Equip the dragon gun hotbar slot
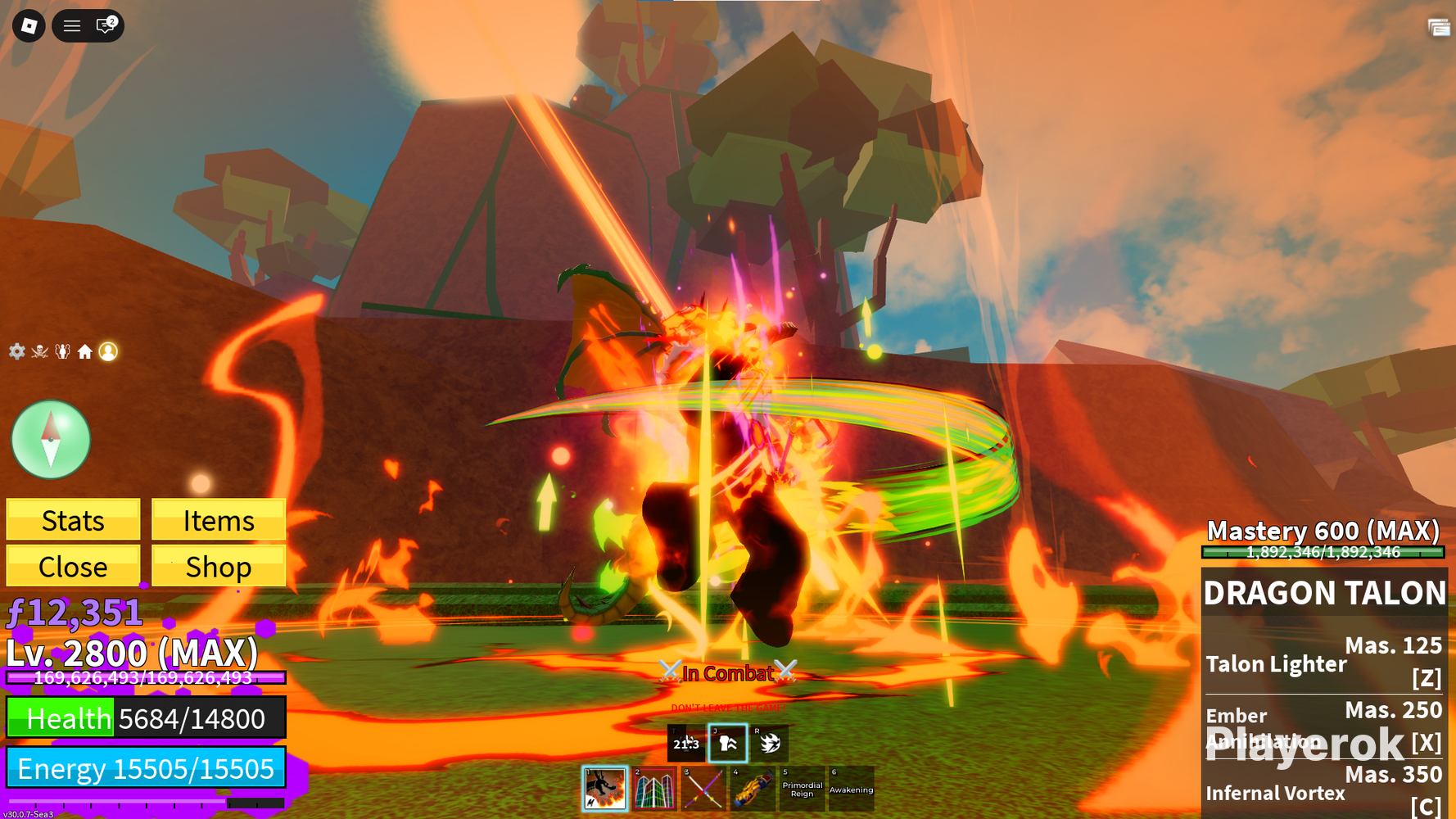 coord(753,789)
